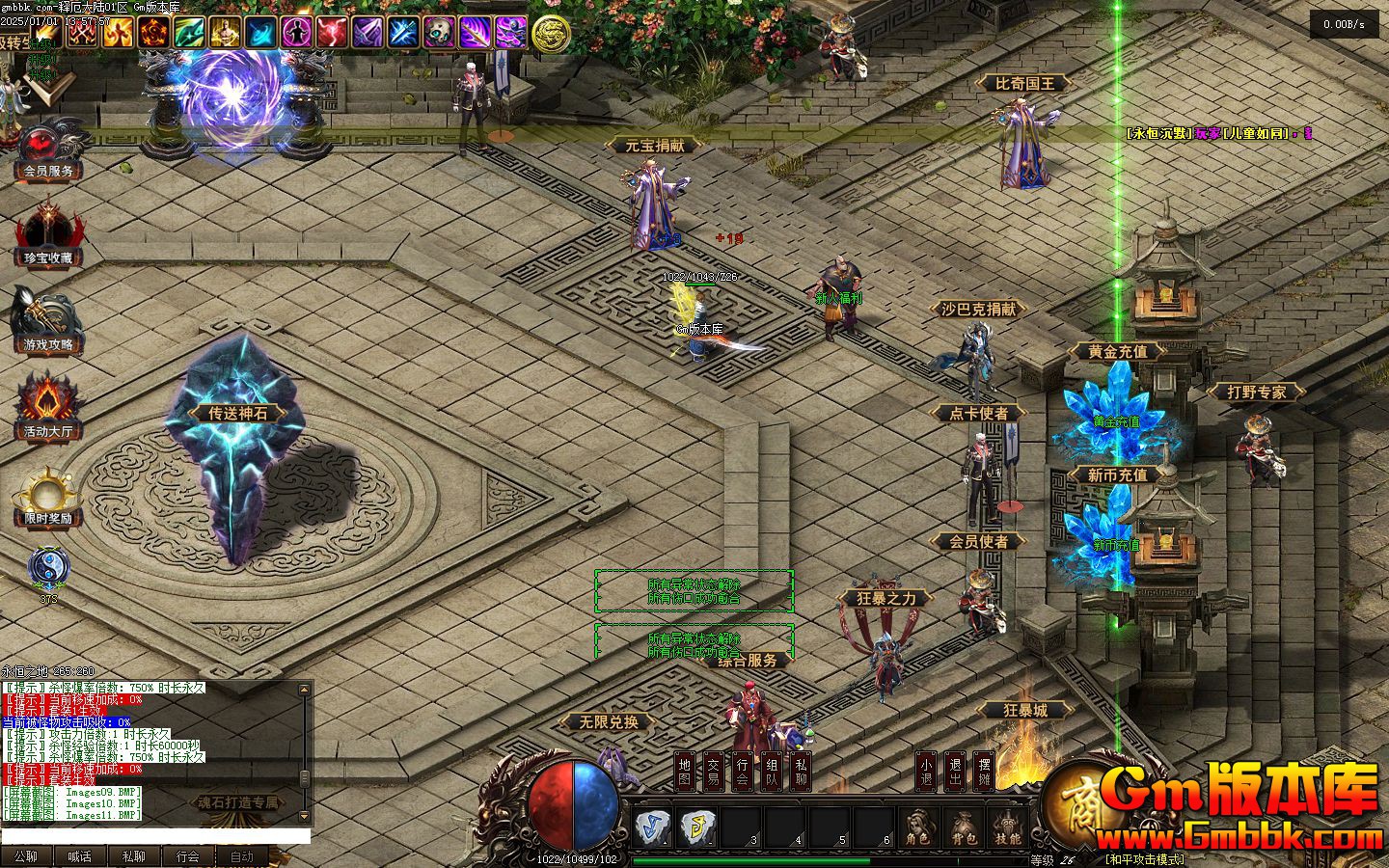Open the 组队 team button
Viewport: 1389px width, 868px height.
tap(772, 771)
